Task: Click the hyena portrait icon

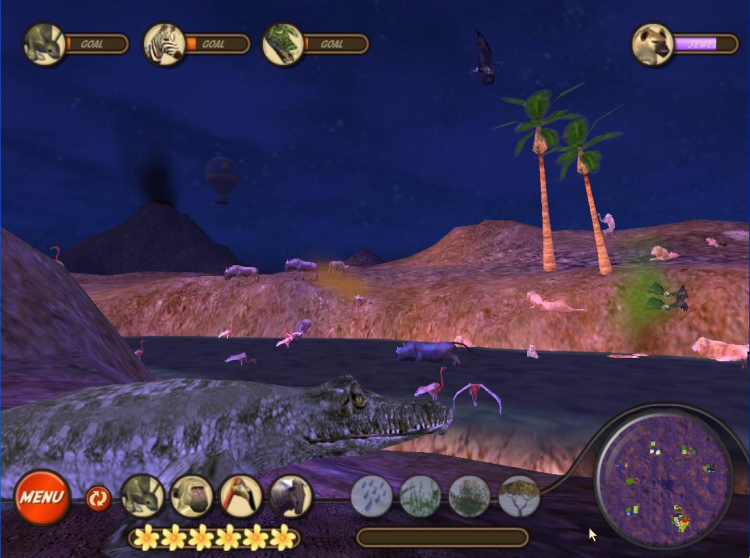Action: point(653,44)
